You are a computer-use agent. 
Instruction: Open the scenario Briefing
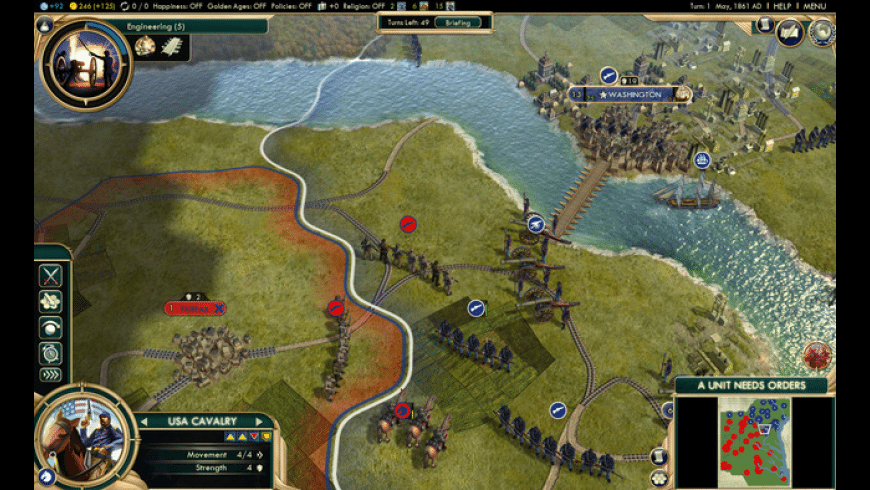click(459, 22)
